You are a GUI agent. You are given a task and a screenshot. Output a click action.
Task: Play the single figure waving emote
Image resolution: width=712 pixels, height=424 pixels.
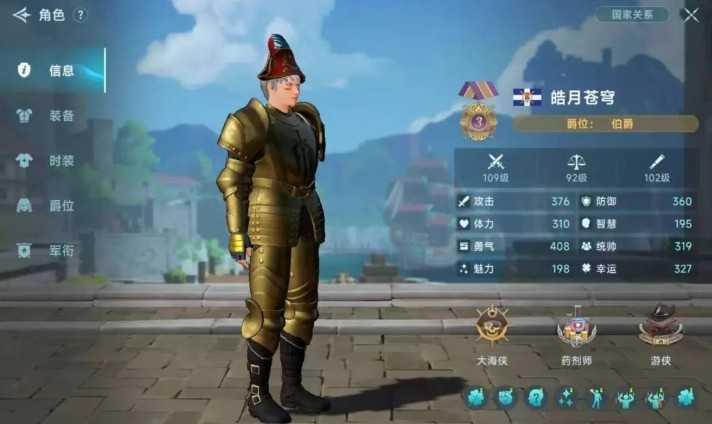click(x=597, y=398)
